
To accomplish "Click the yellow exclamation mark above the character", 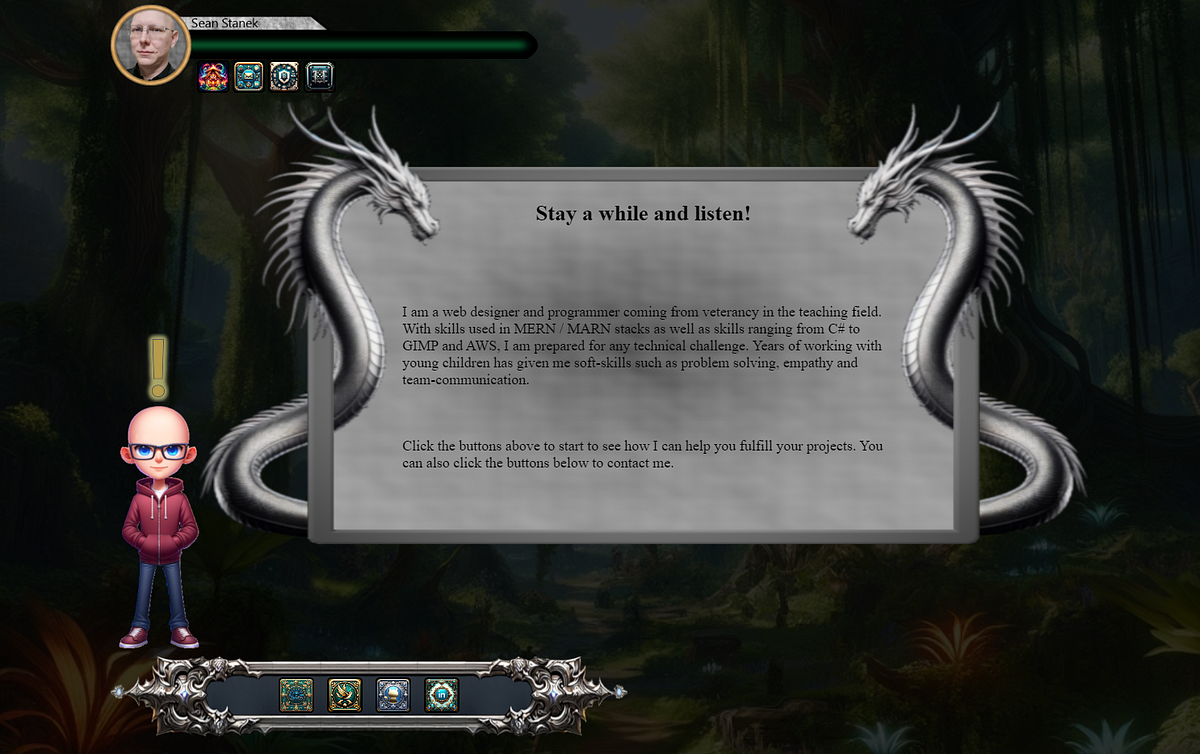I will point(158,368).
